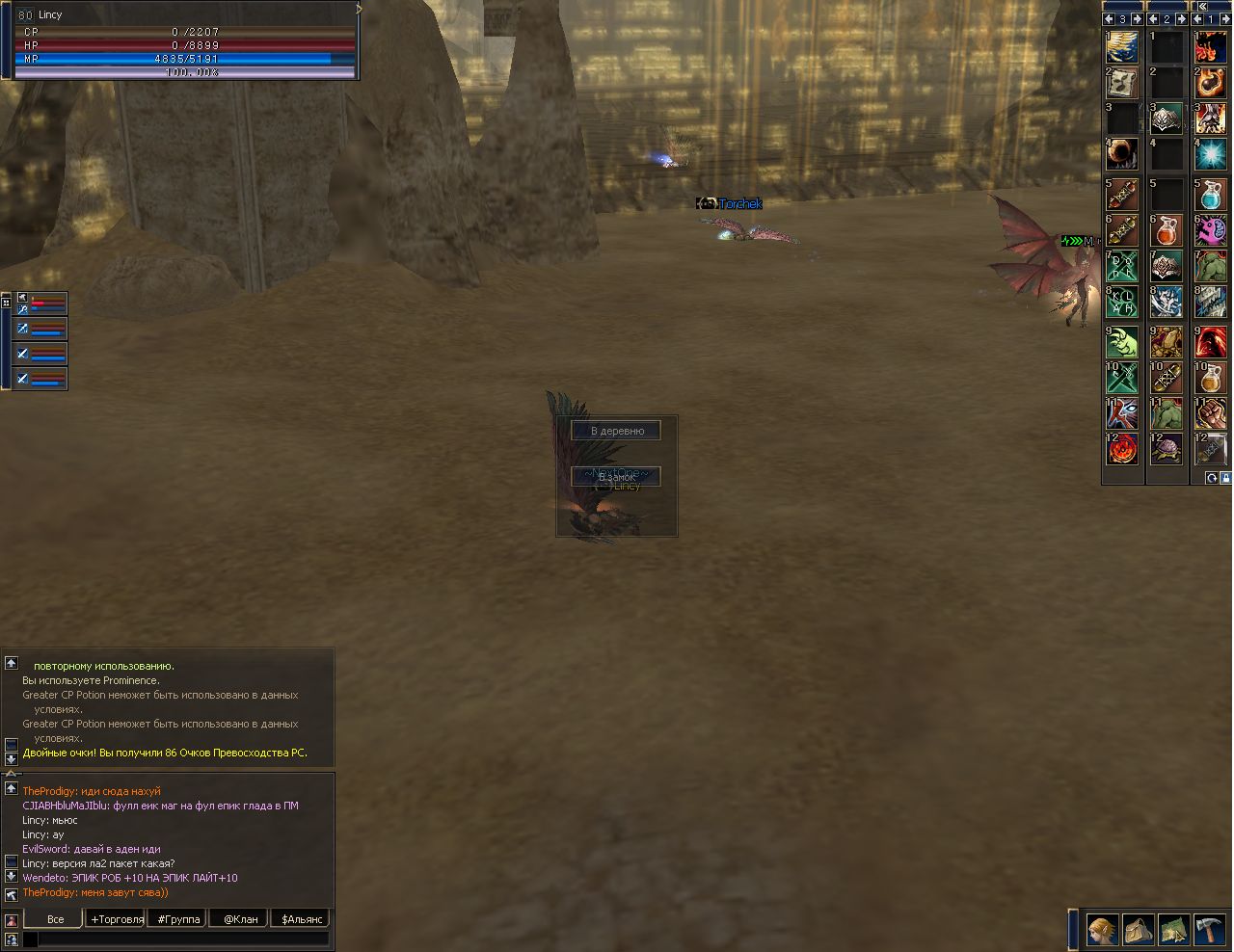Choose the "В замок" respawn button
1234x952 pixels.
click(x=616, y=477)
